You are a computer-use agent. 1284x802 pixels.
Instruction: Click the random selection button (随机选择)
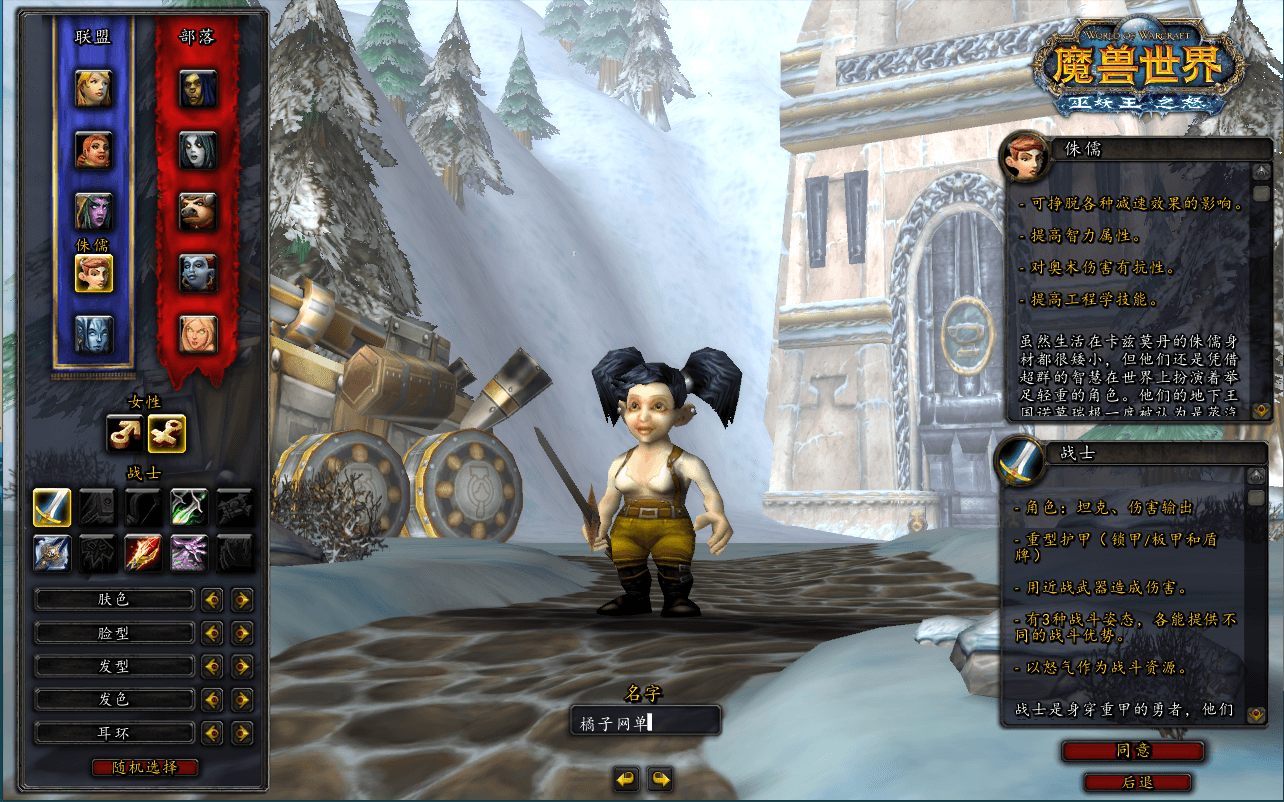[x=145, y=767]
